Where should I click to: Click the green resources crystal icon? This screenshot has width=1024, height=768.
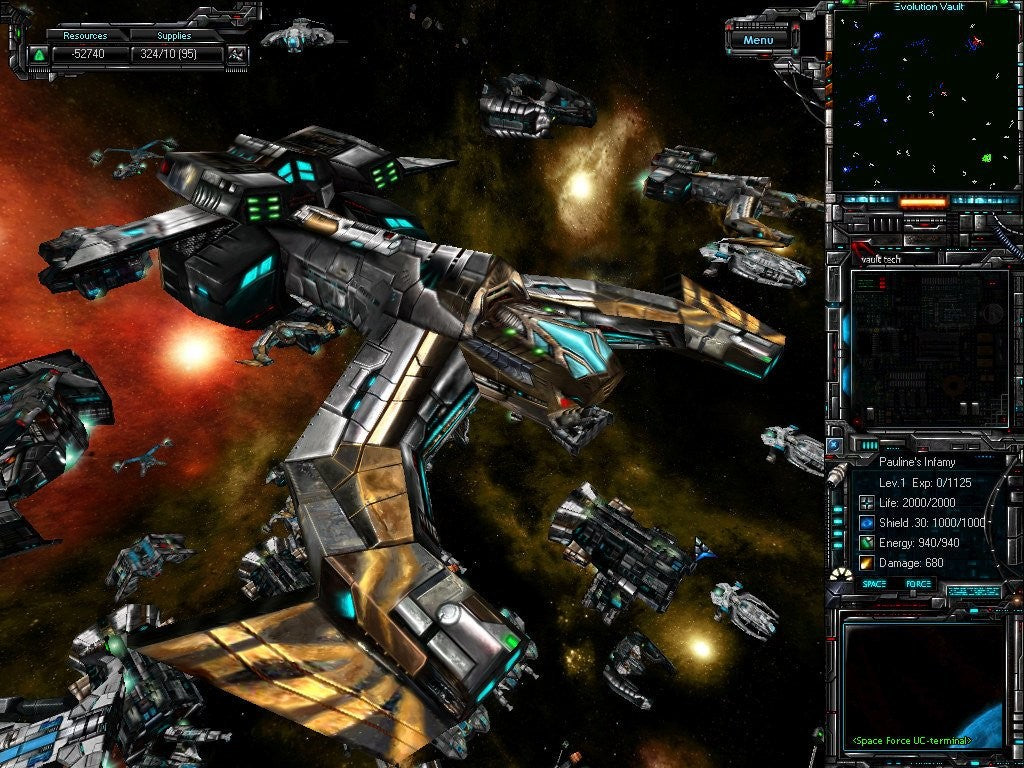[39, 54]
